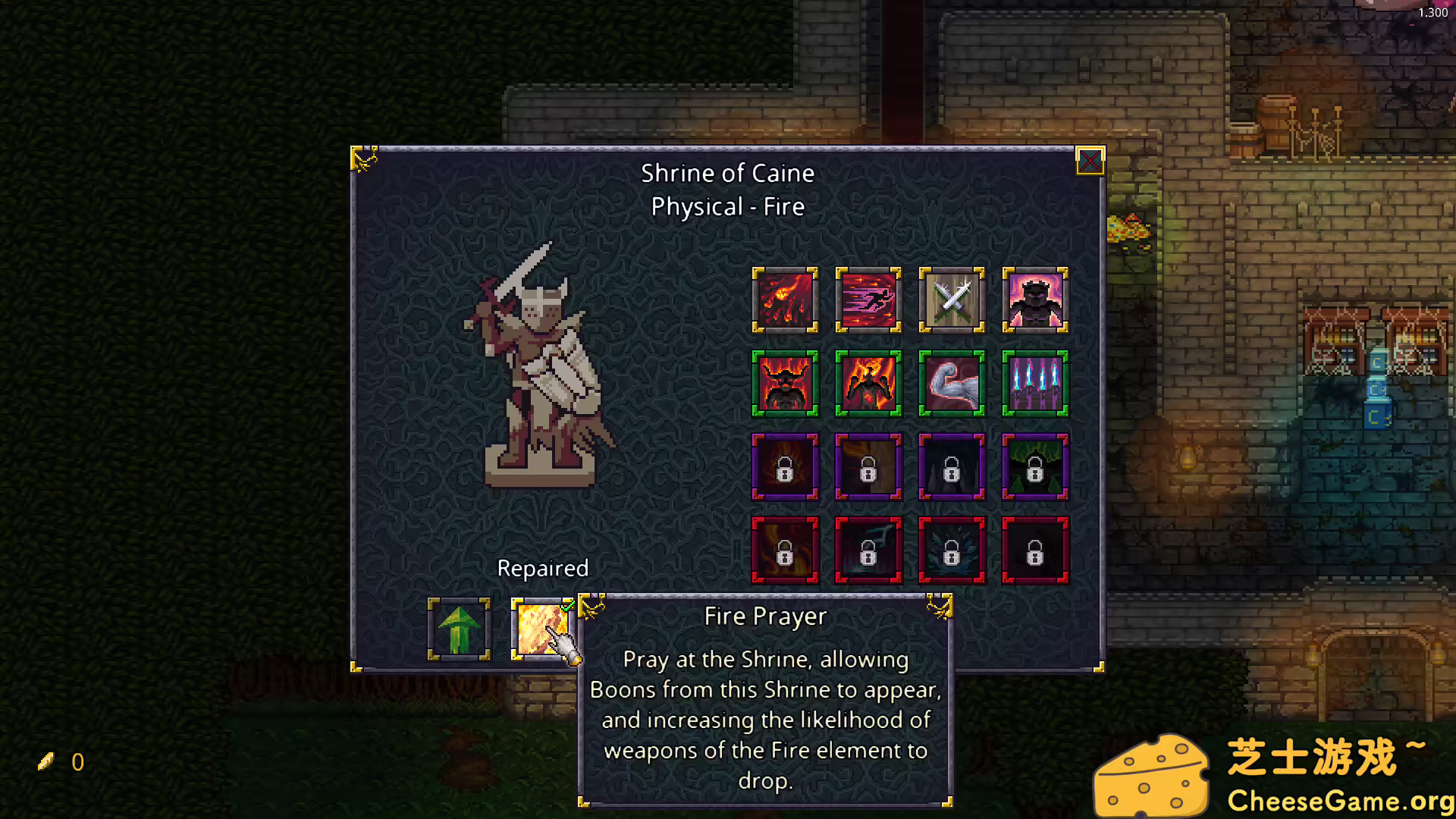The height and width of the screenshot is (819, 1456).
Task: Click the first locked purple-framed boon
Action: (785, 467)
